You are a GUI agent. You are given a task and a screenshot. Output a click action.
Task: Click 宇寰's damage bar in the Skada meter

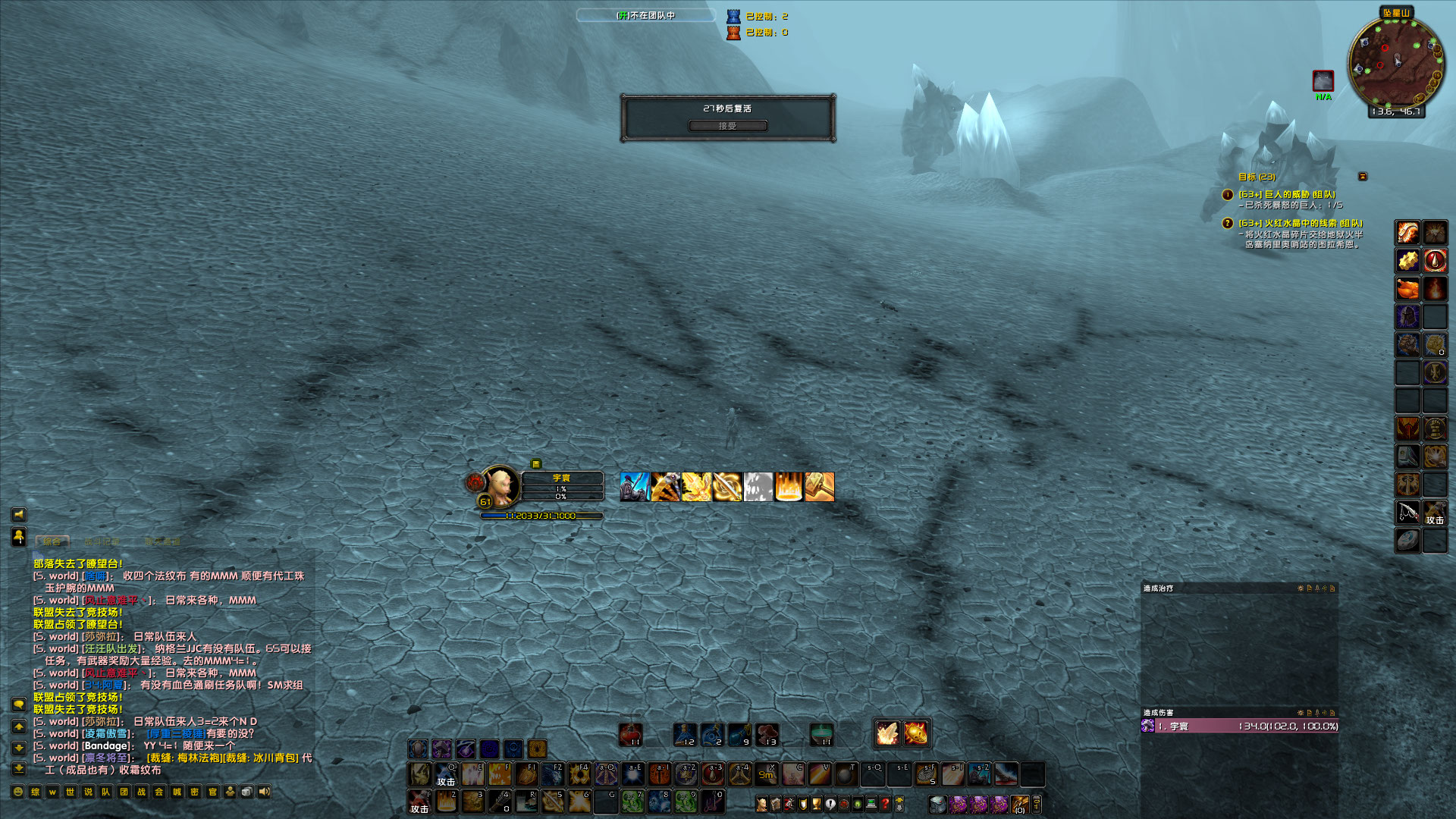[1244, 727]
